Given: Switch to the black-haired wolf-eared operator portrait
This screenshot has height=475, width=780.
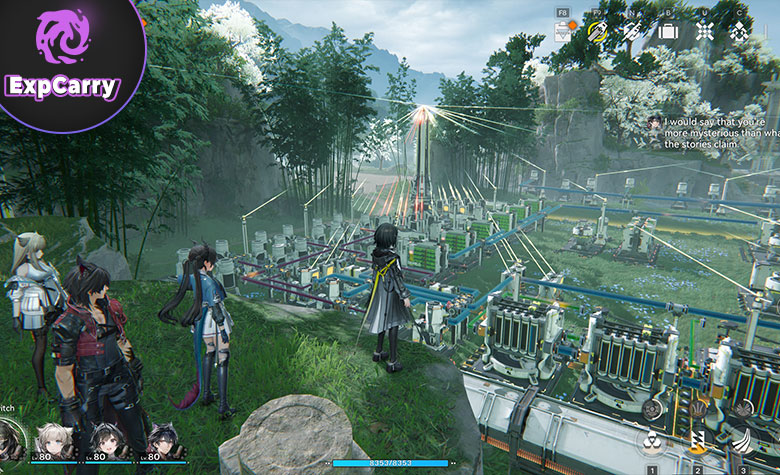Looking at the screenshot, I should pyautogui.click(x=162, y=440).
